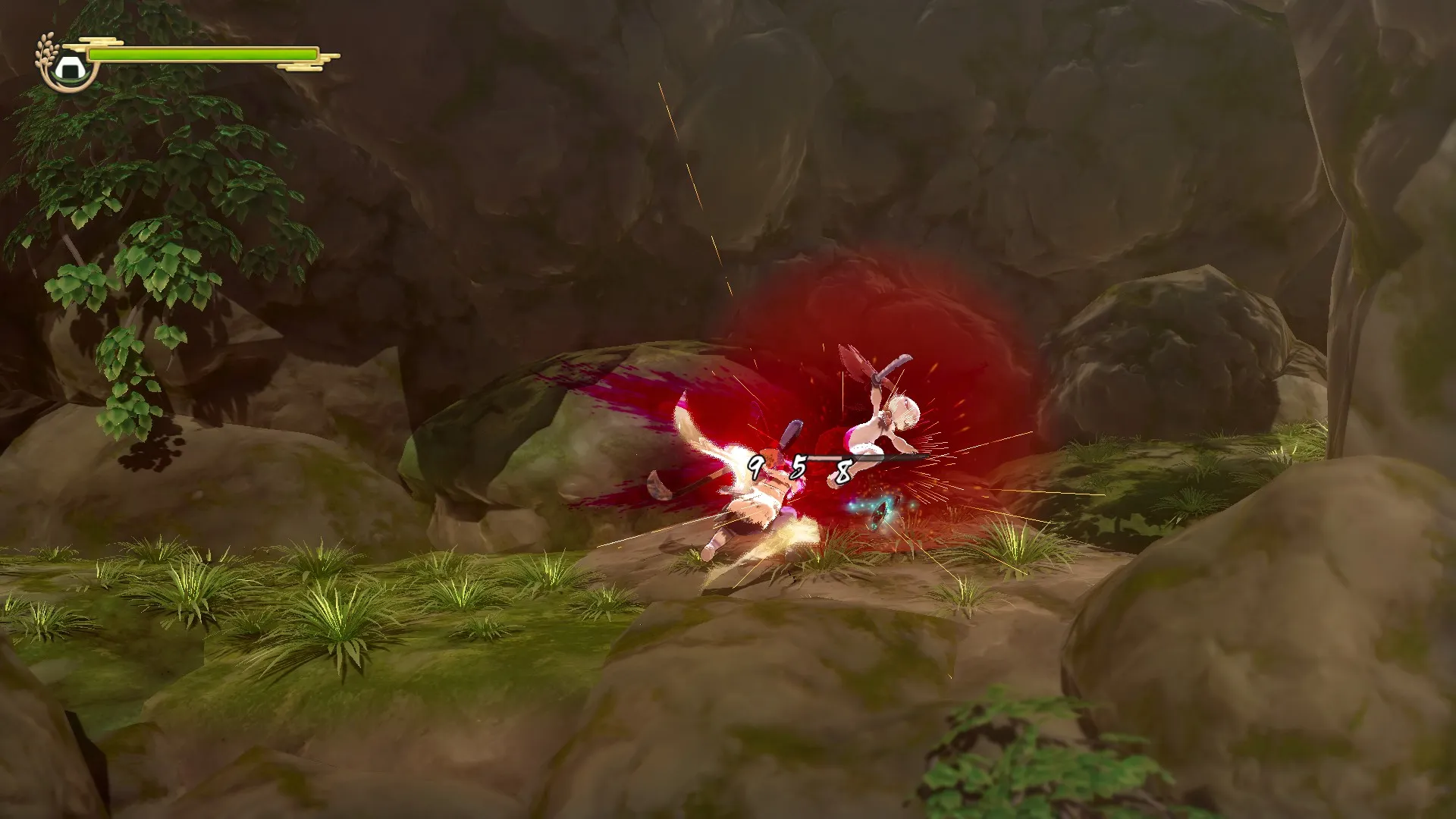Click the damage number 8
Image resolution: width=1456 pixels, height=819 pixels.
point(842,470)
